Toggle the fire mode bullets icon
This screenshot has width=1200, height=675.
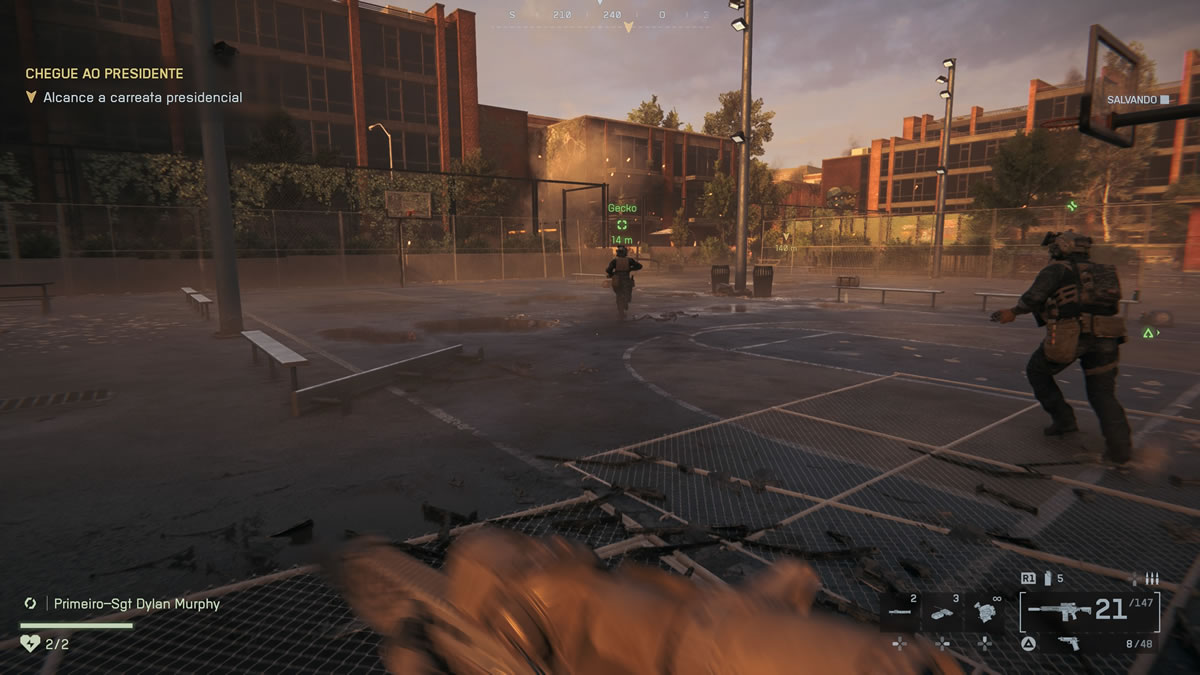1150,578
